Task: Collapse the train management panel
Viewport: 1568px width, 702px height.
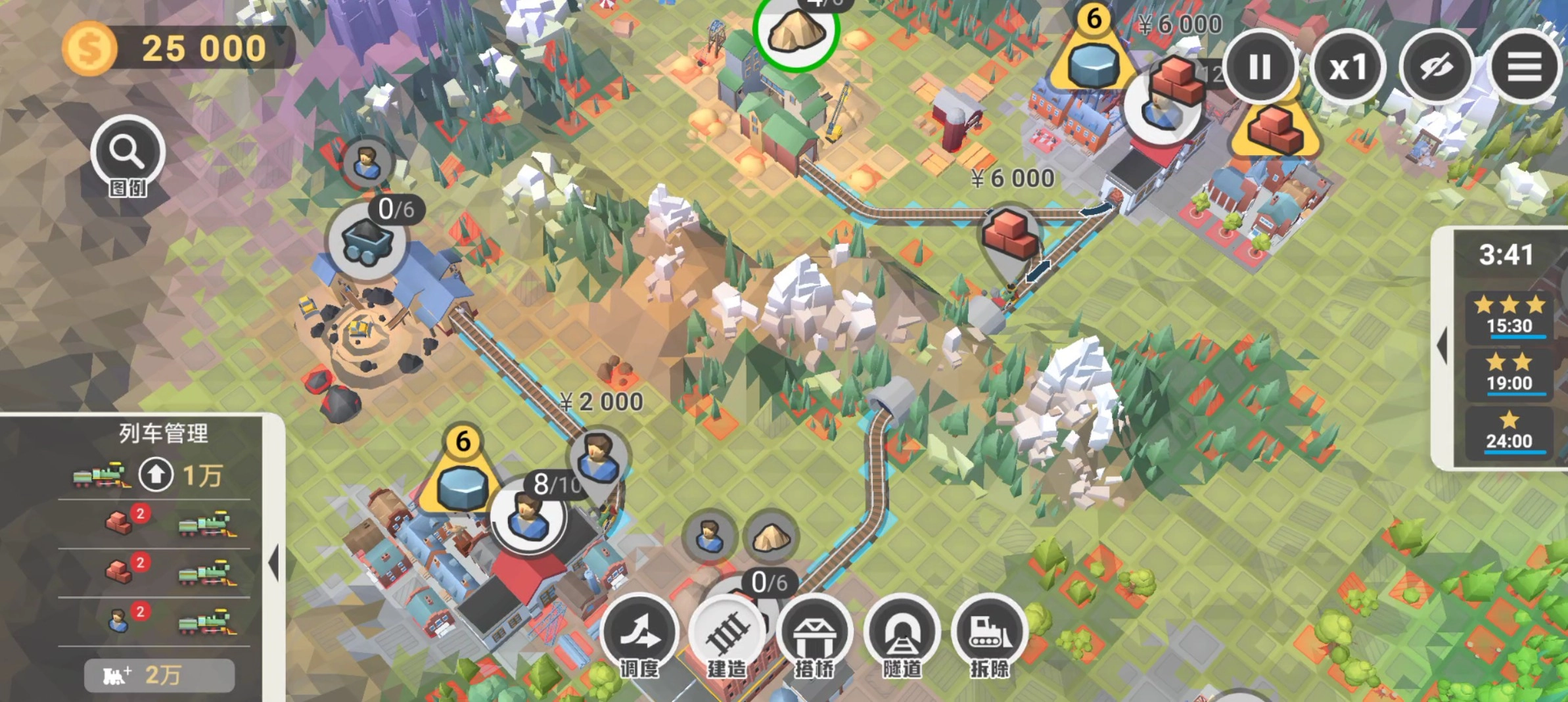Action: (x=274, y=563)
